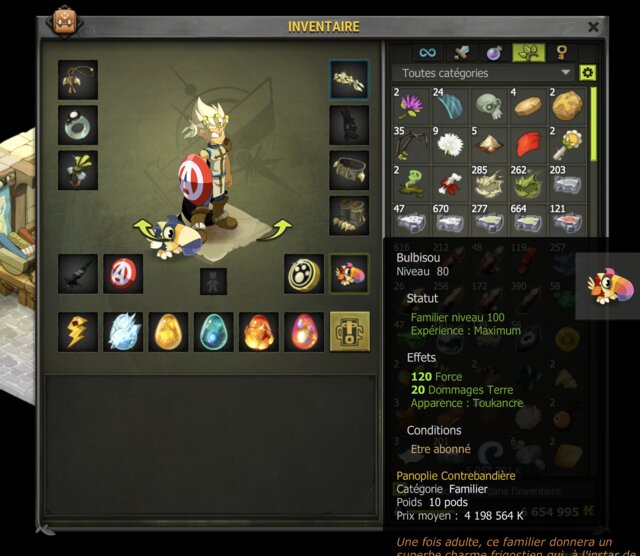Select the equipped ring with white gem

click(78, 125)
